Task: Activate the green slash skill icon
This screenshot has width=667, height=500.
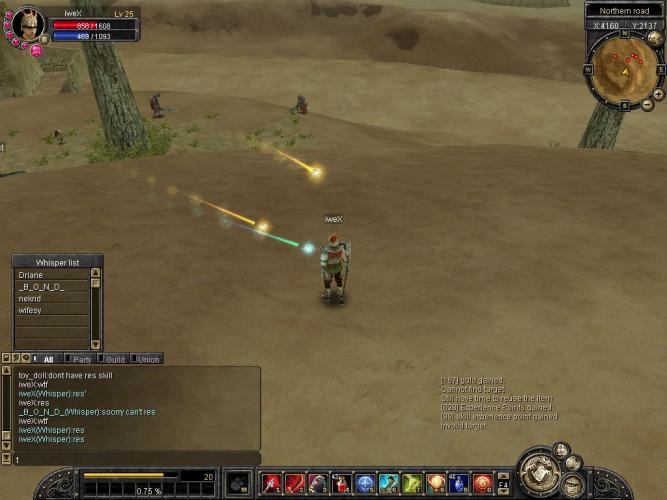Action: (x=412, y=484)
